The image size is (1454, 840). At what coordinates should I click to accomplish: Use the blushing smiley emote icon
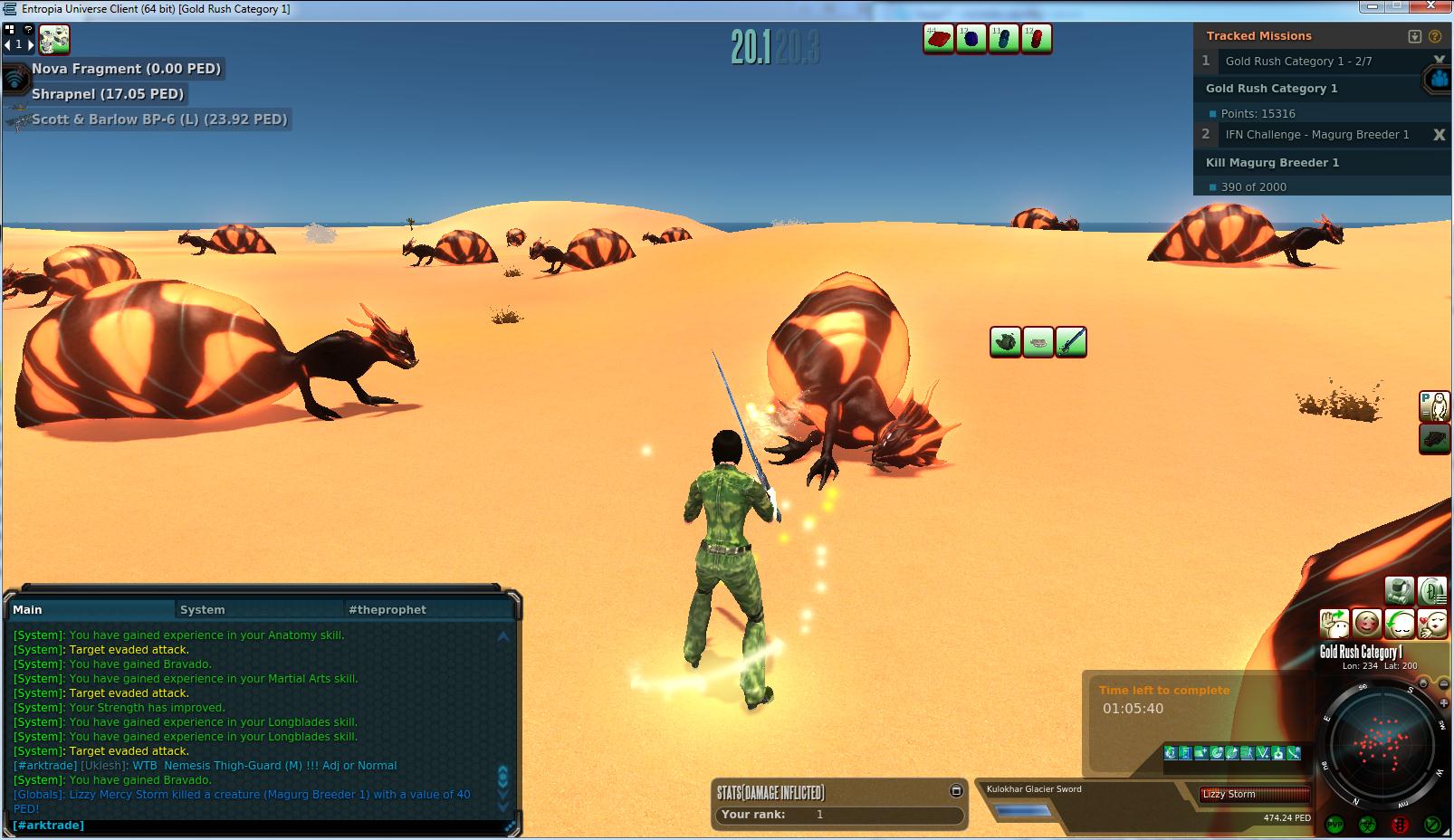[x=1366, y=624]
